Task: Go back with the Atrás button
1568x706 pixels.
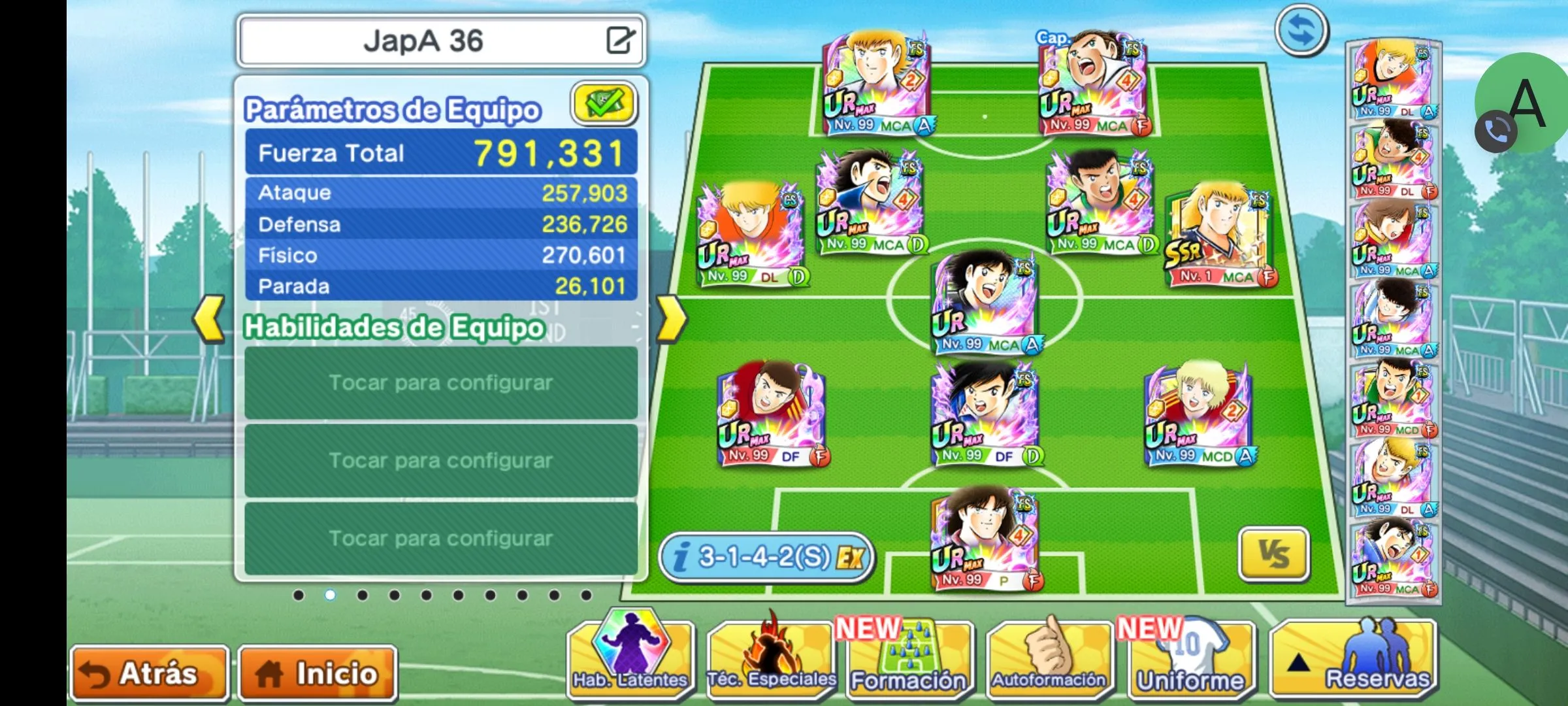Action: pos(149,673)
